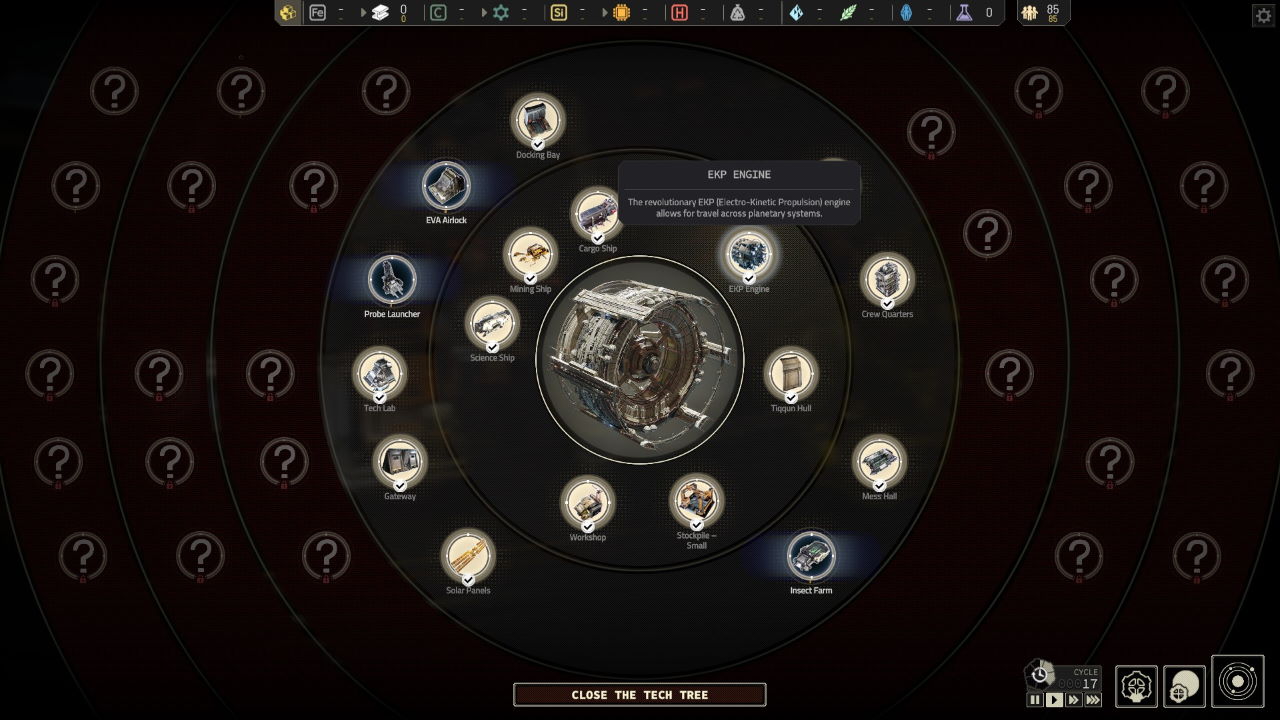The height and width of the screenshot is (720, 1280).
Task: Select the Mess Hall tech node
Action: click(879, 462)
